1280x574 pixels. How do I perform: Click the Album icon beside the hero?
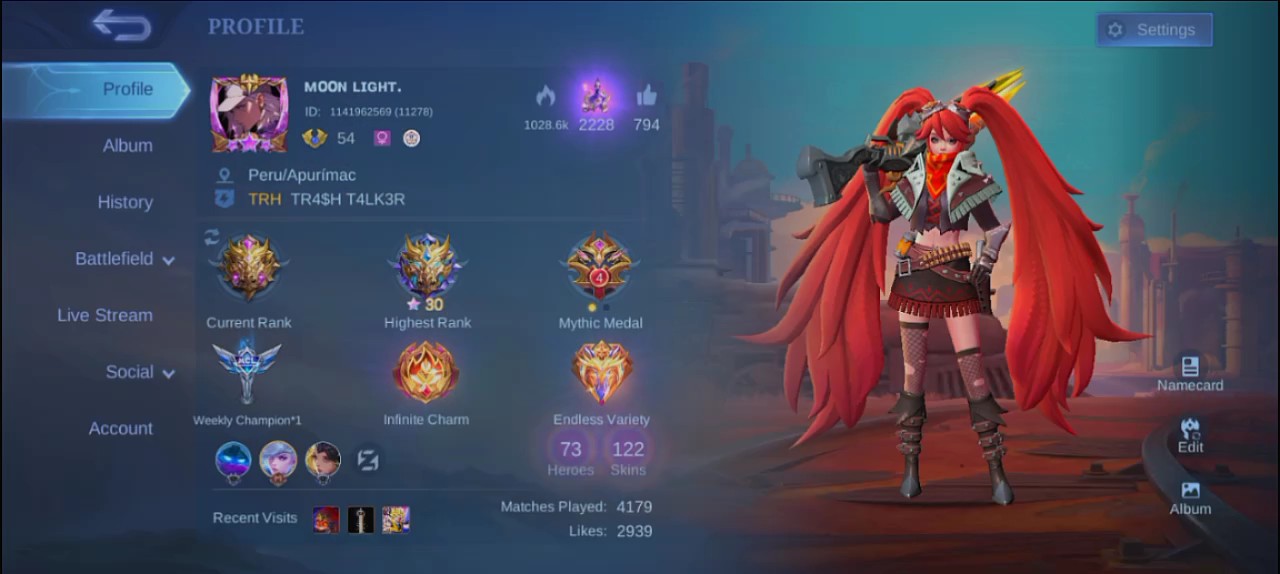(x=1190, y=497)
